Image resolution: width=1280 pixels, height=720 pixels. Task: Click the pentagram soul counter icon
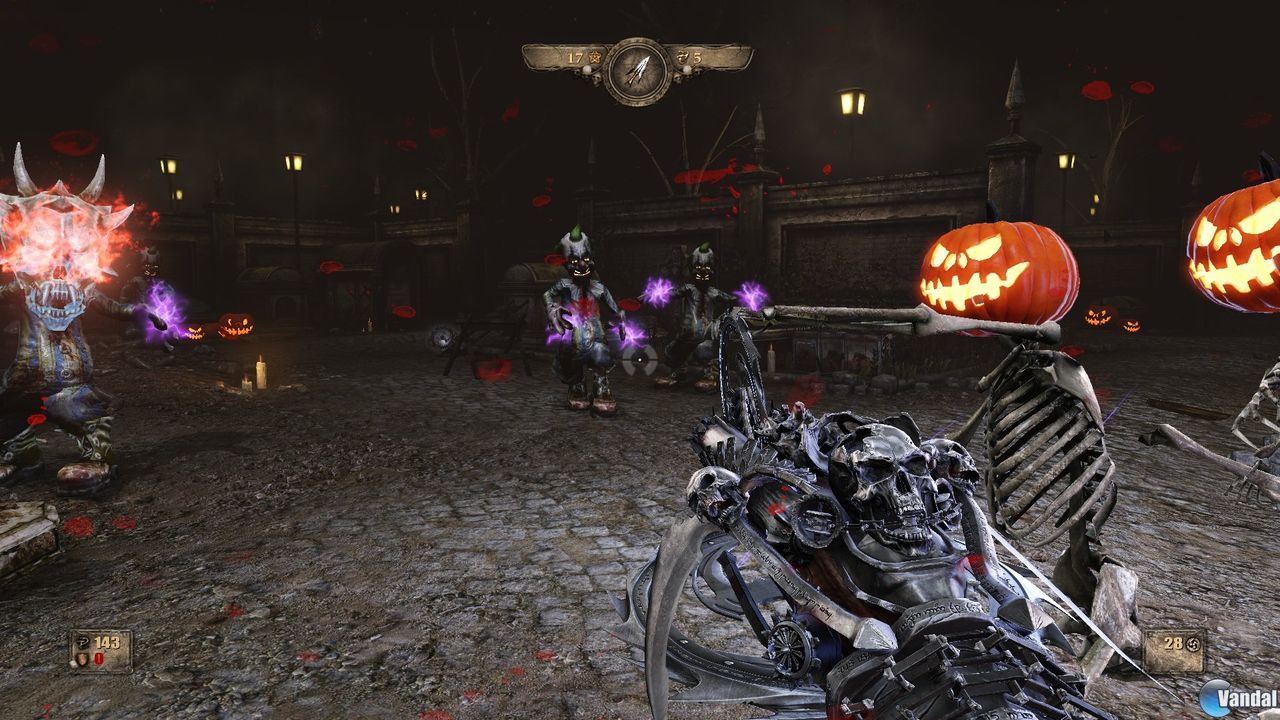click(595, 57)
